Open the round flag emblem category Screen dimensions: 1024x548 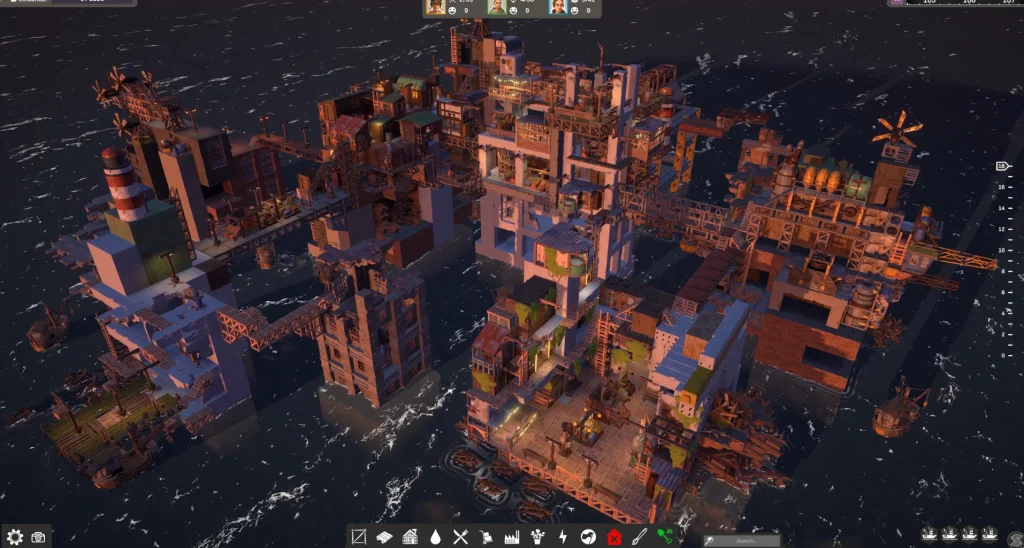pos(588,537)
